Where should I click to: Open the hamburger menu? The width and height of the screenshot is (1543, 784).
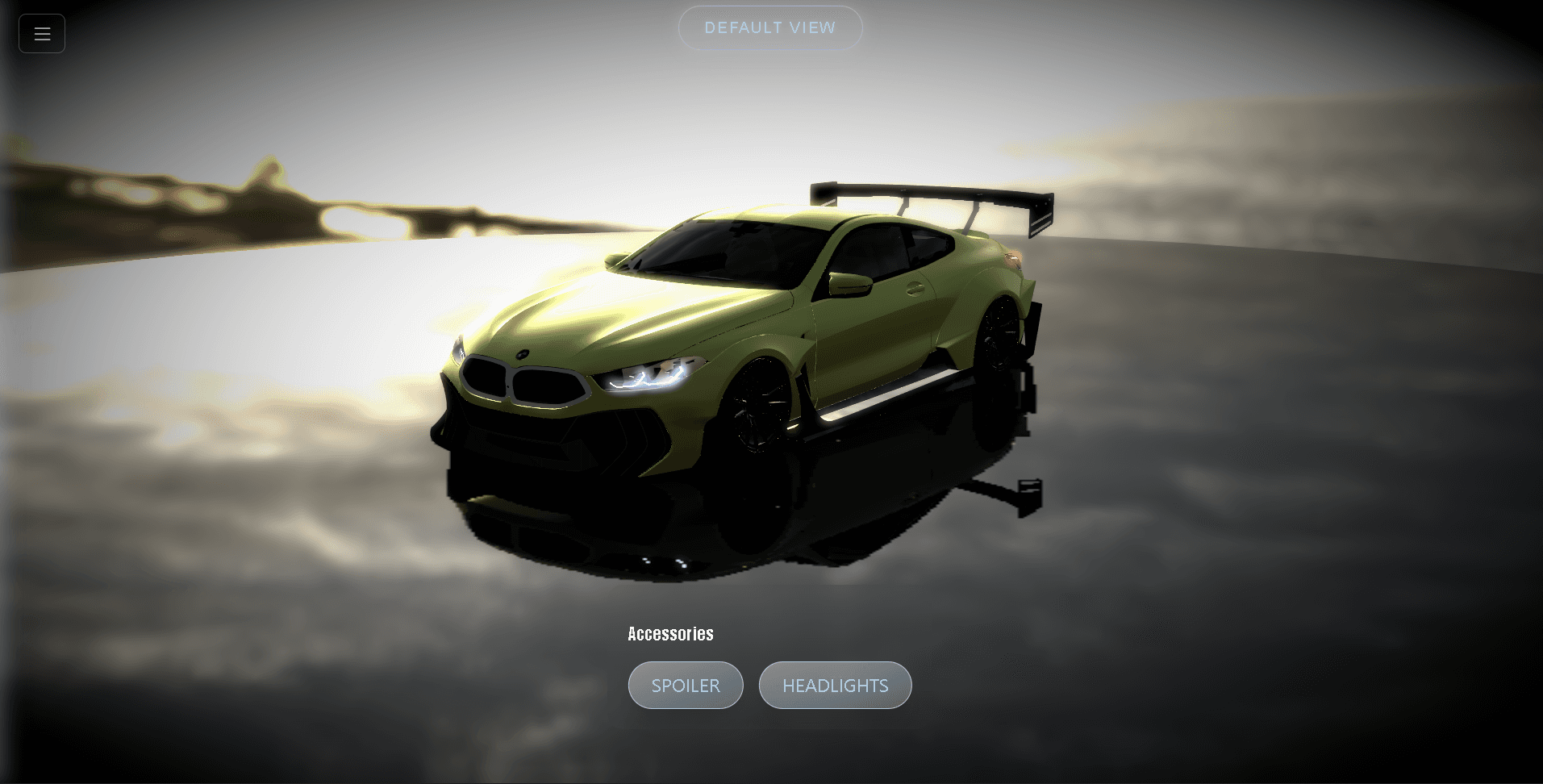42,34
